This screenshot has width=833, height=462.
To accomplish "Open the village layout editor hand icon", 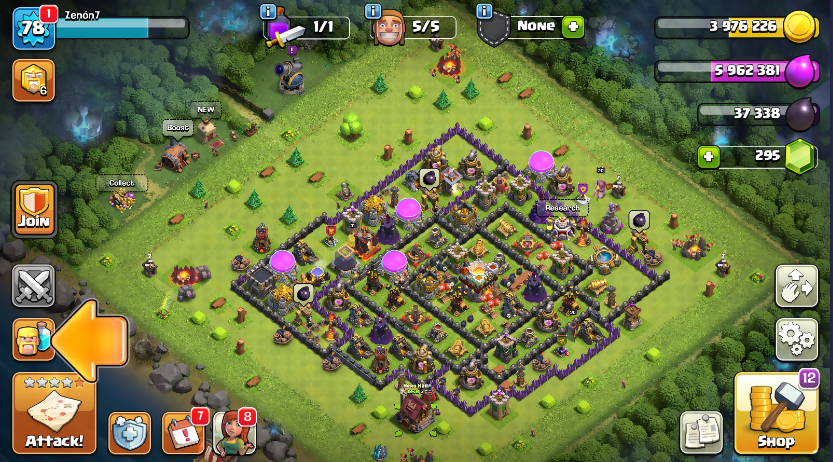I will coord(796,286).
